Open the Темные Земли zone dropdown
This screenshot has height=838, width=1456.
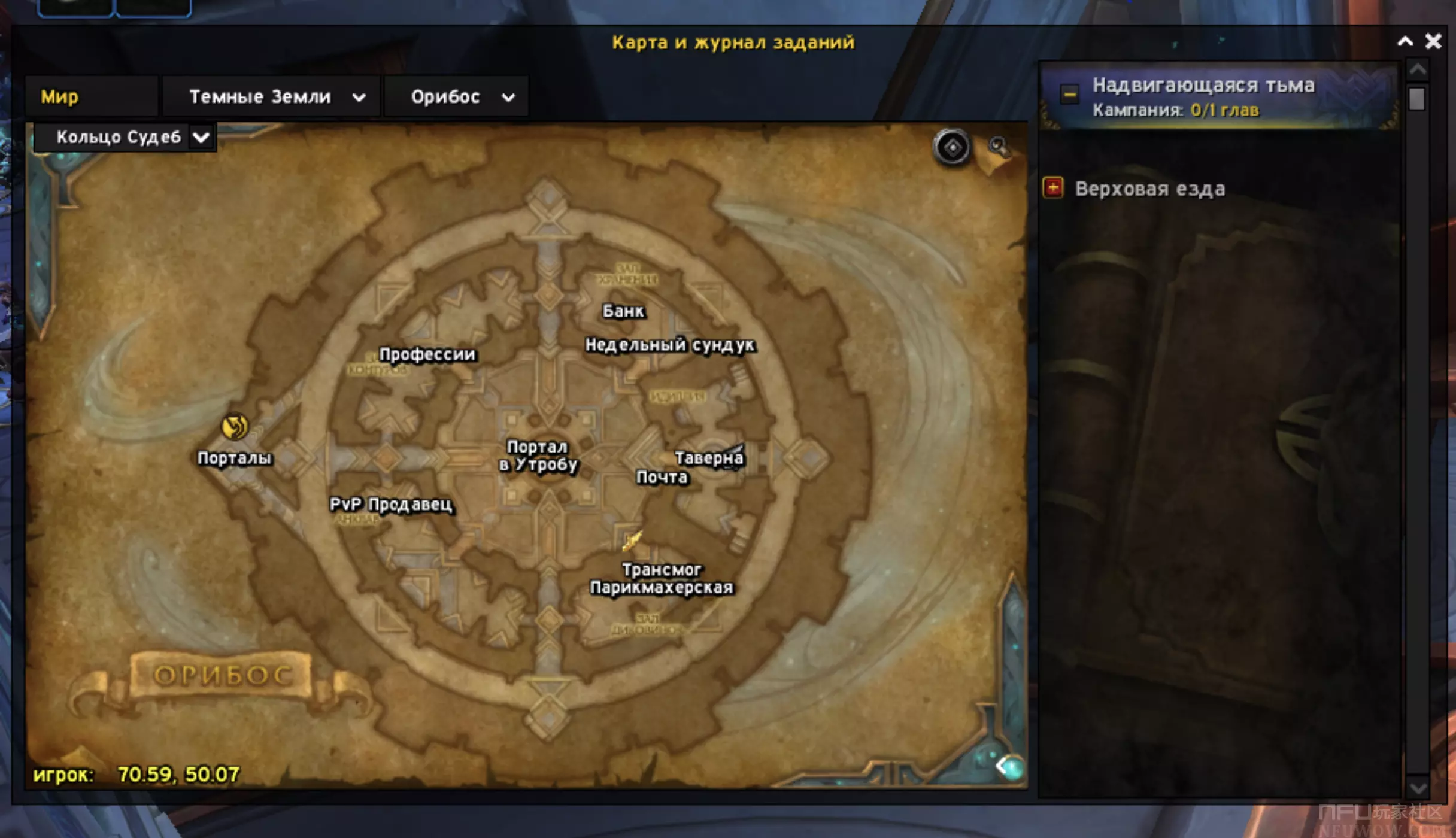[x=358, y=97]
